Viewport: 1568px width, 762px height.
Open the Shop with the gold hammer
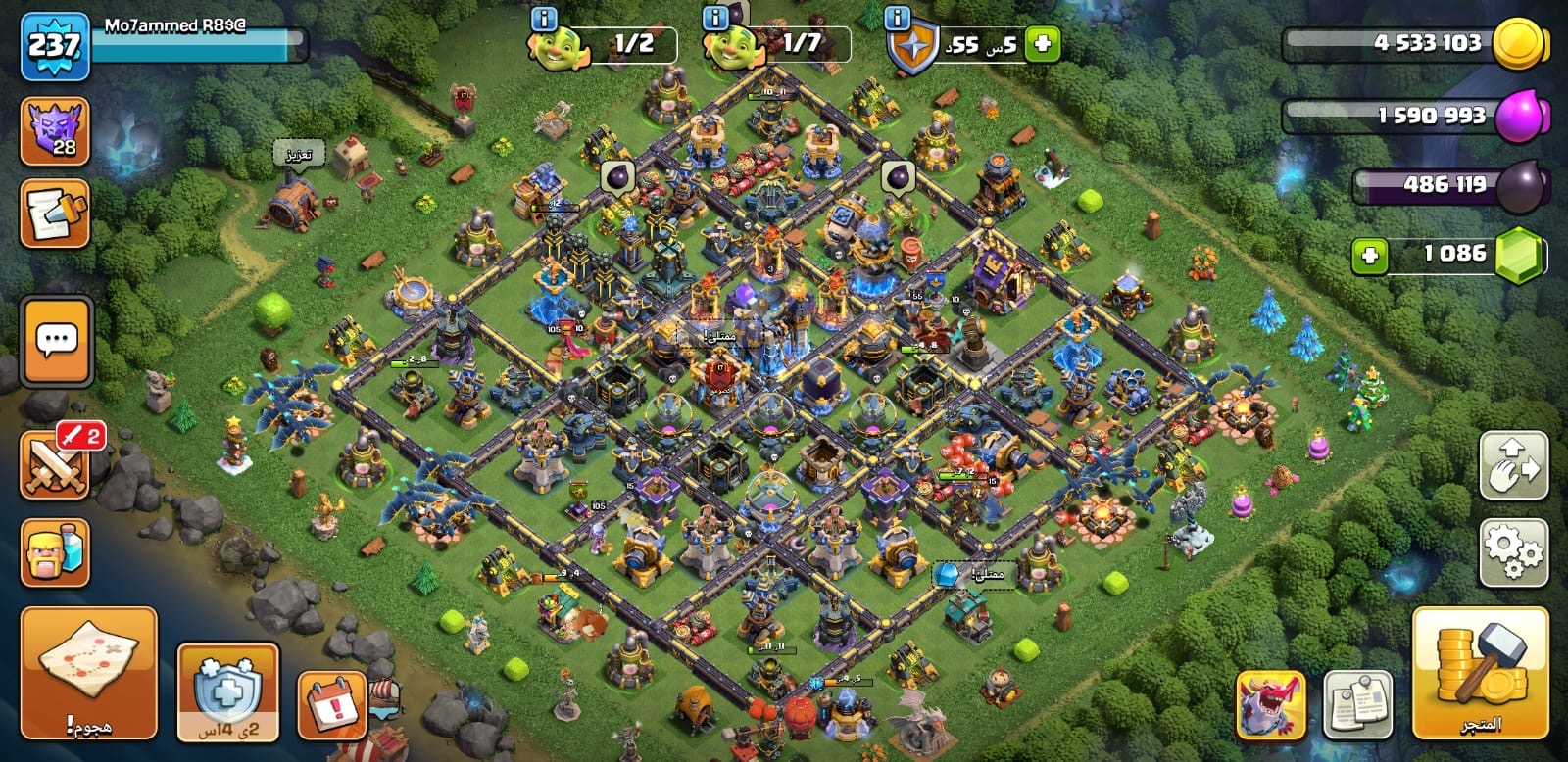pos(1480,672)
